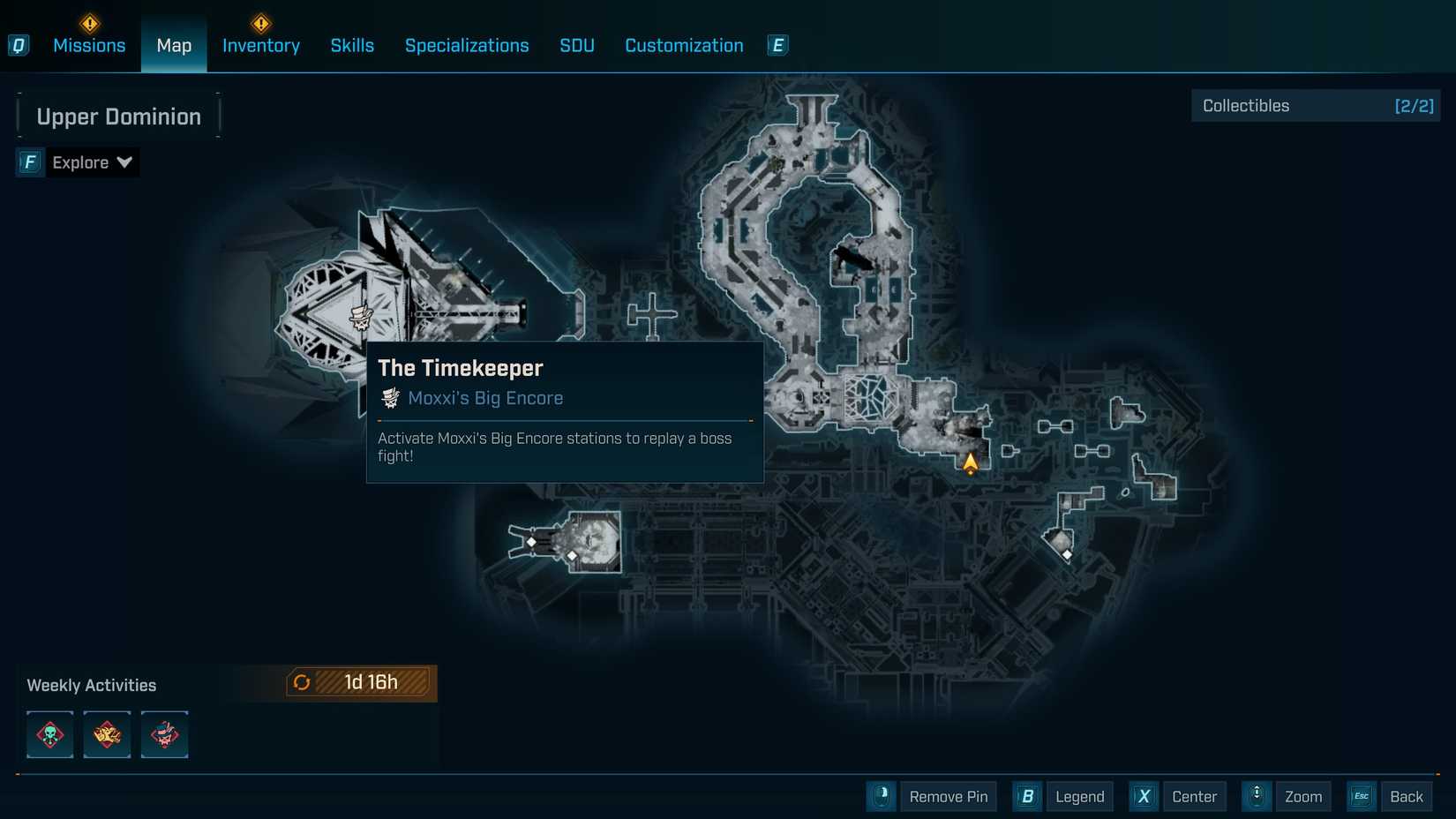Screen dimensions: 1456x819
Task: Click the weekly reset refresh icon
Action: click(x=303, y=681)
